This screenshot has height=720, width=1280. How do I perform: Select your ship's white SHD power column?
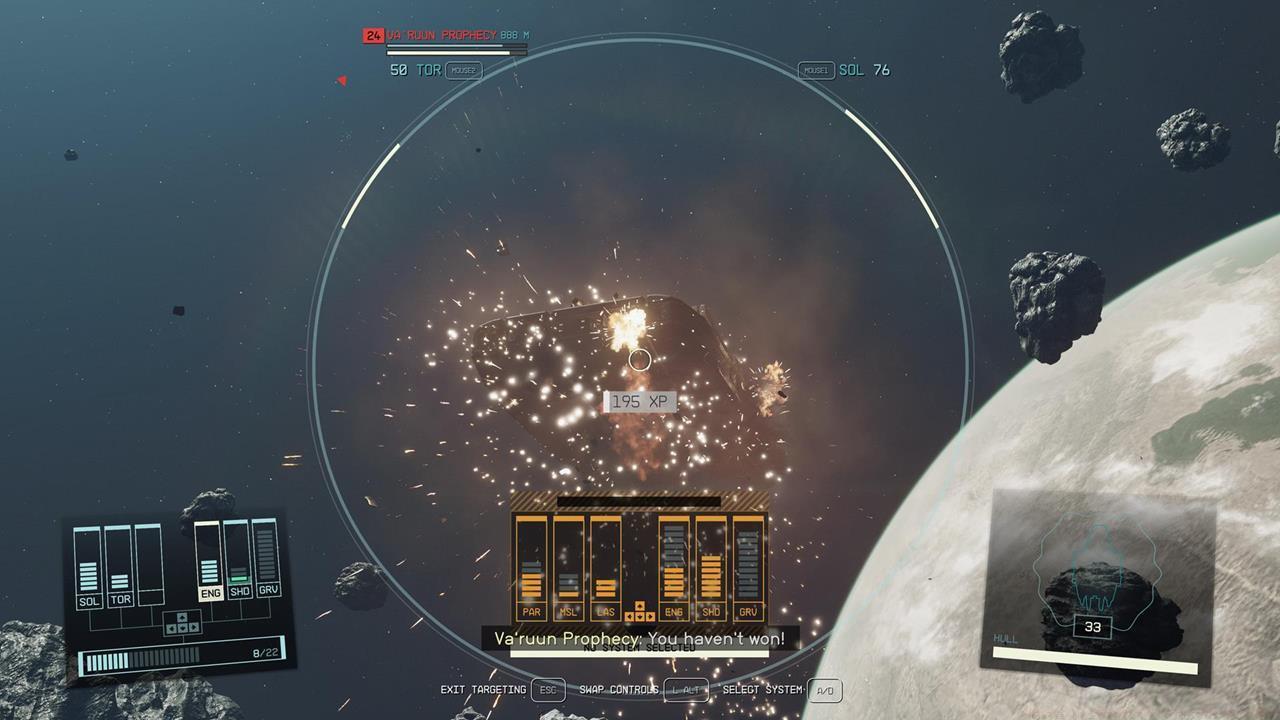coord(238,562)
